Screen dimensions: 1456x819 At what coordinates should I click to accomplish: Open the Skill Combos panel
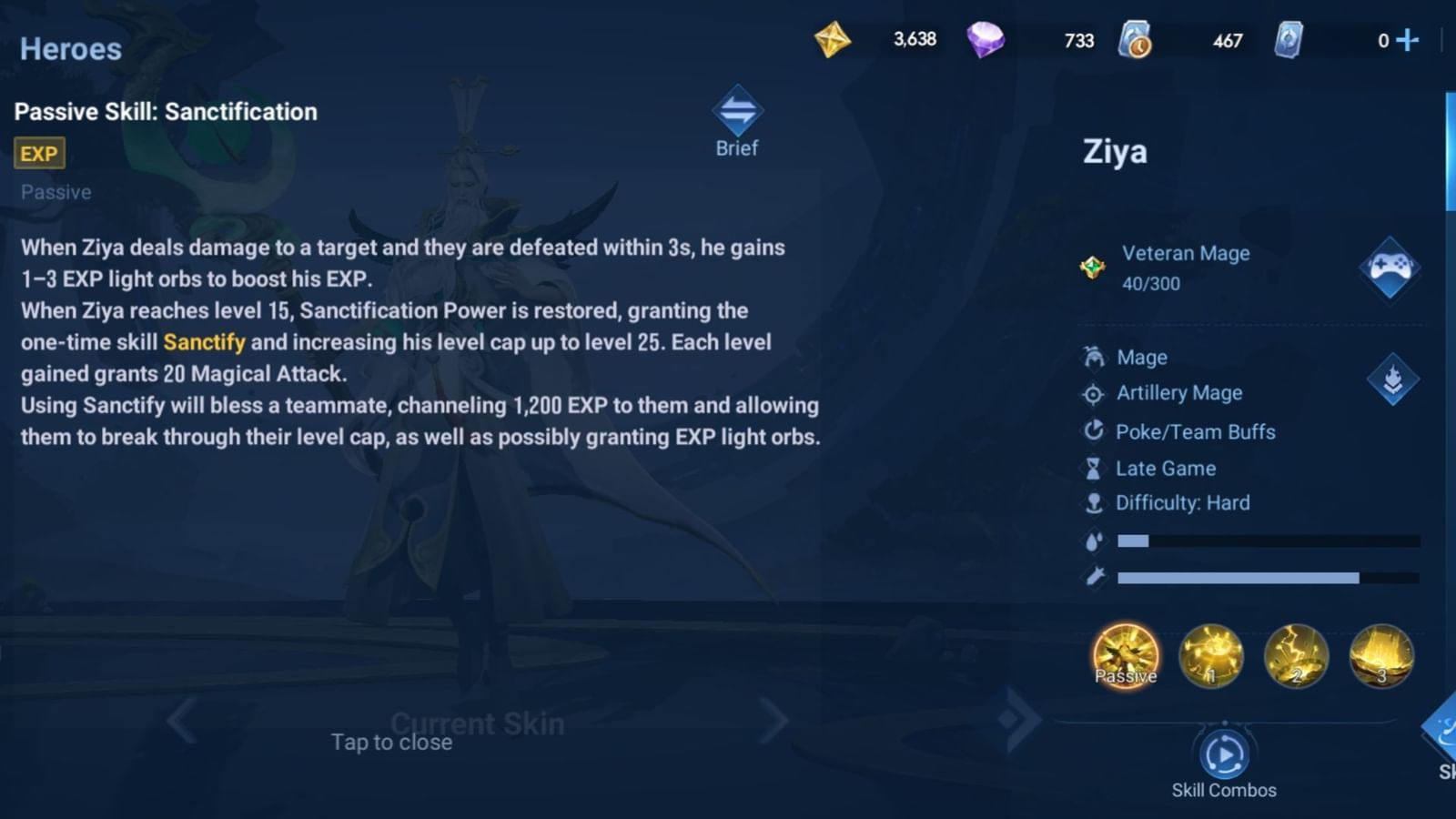point(1224,753)
